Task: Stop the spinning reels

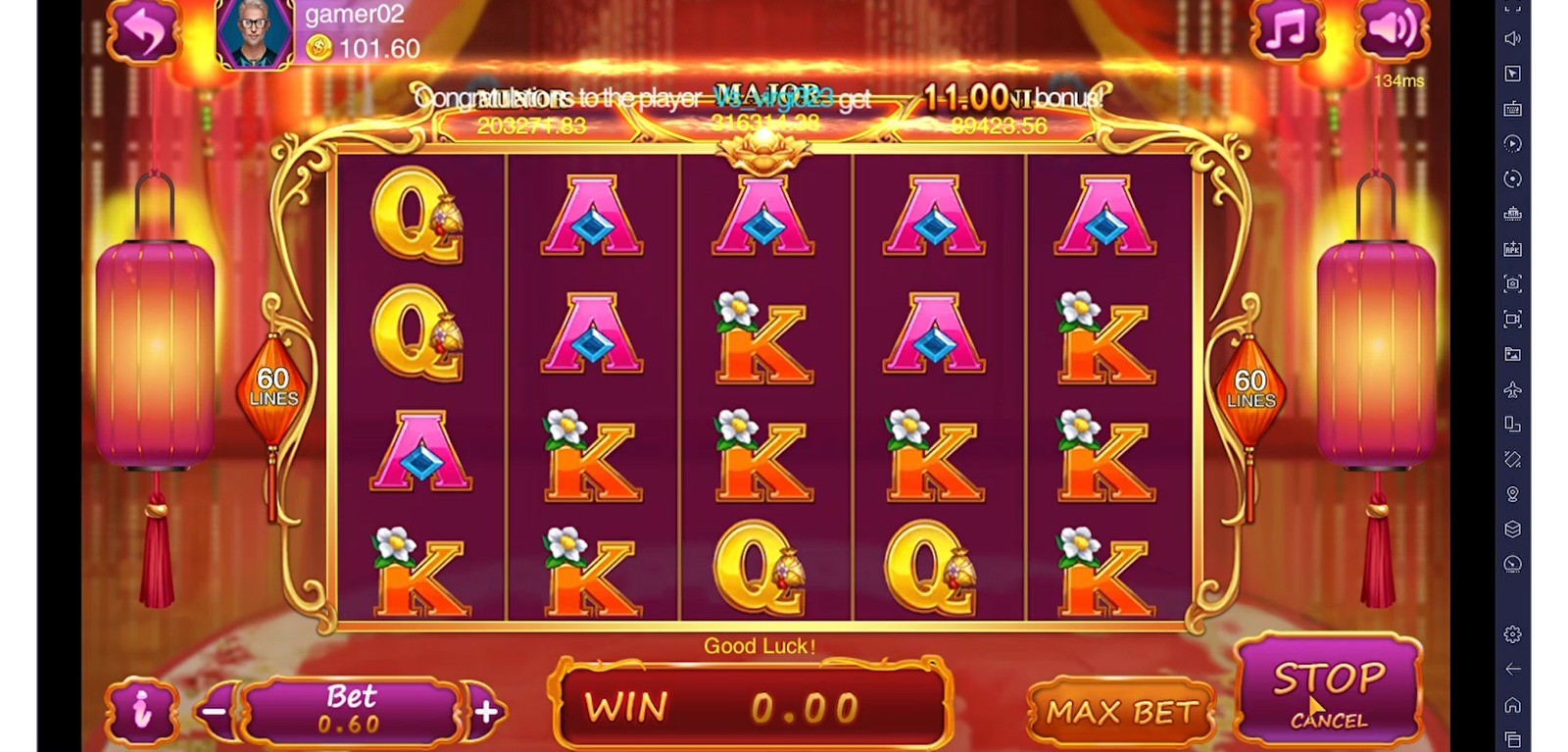Action: click(x=1328, y=689)
